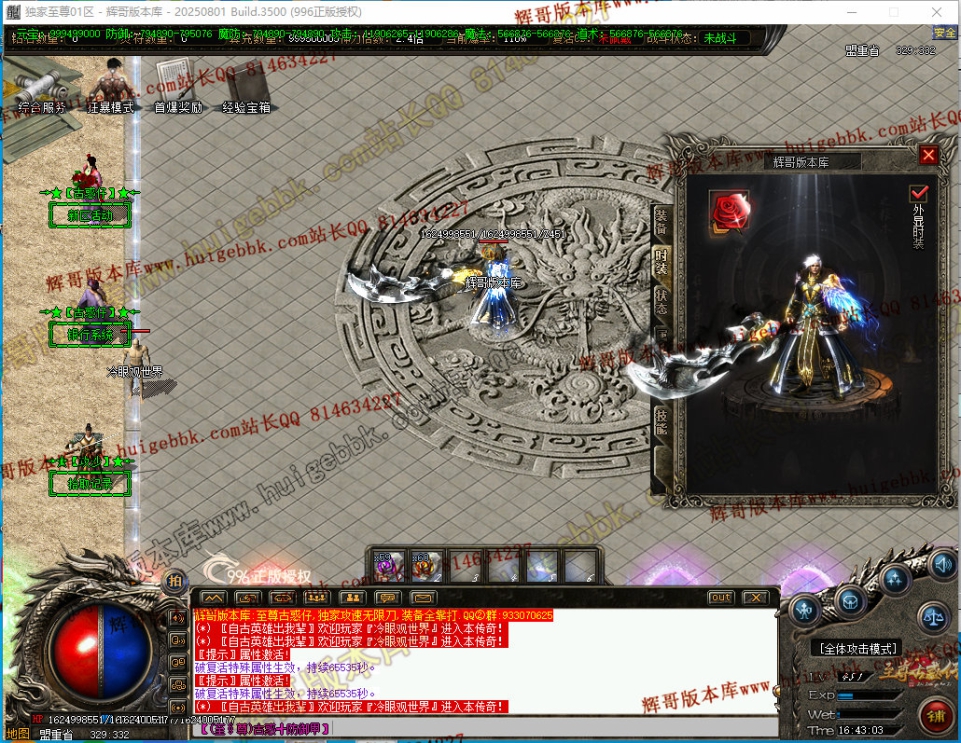The width and height of the screenshot is (961, 743).
Task: Close the game window
Action: [938, 12]
